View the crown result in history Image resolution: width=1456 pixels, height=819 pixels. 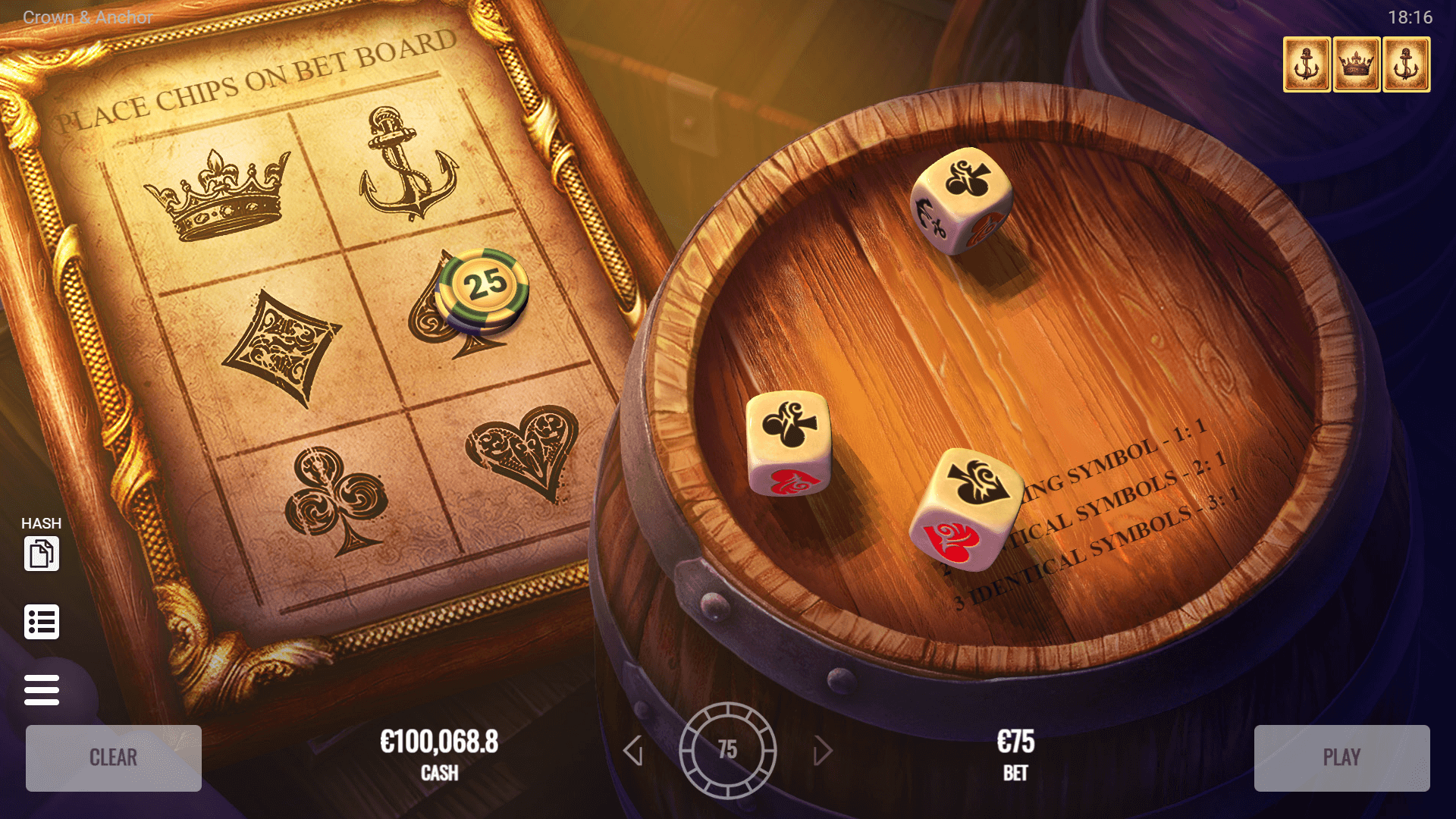coord(1356,64)
